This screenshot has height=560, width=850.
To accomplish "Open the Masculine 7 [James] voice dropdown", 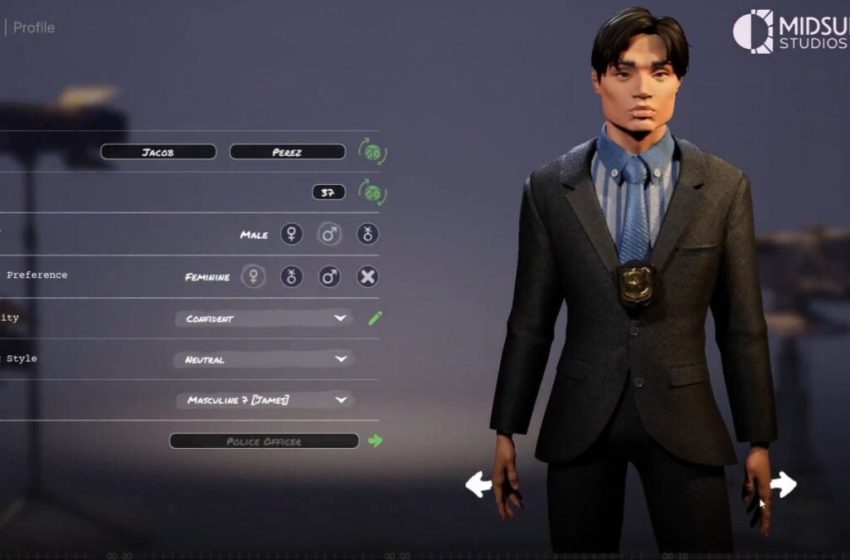I will coord(263,400).
